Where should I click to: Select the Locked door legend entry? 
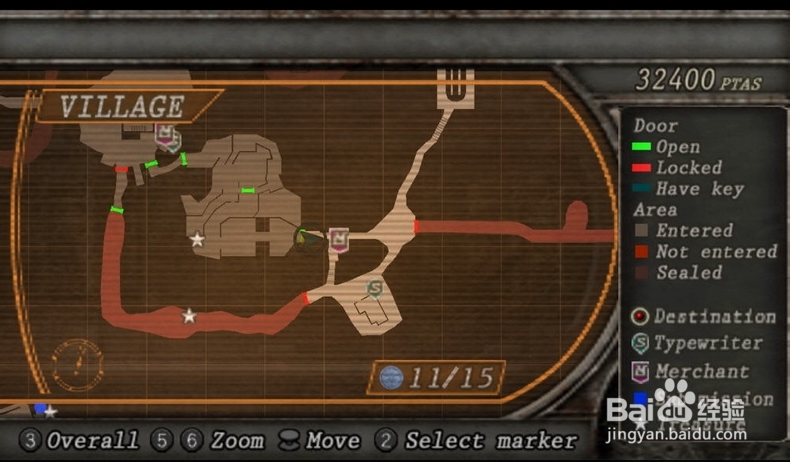click(x=678, y=168)
